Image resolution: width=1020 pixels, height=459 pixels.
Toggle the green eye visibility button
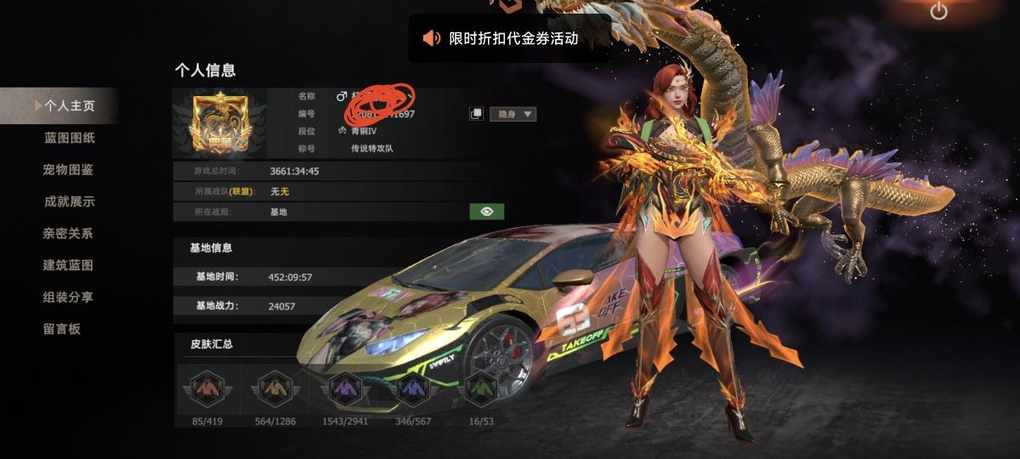pos(487,211)
